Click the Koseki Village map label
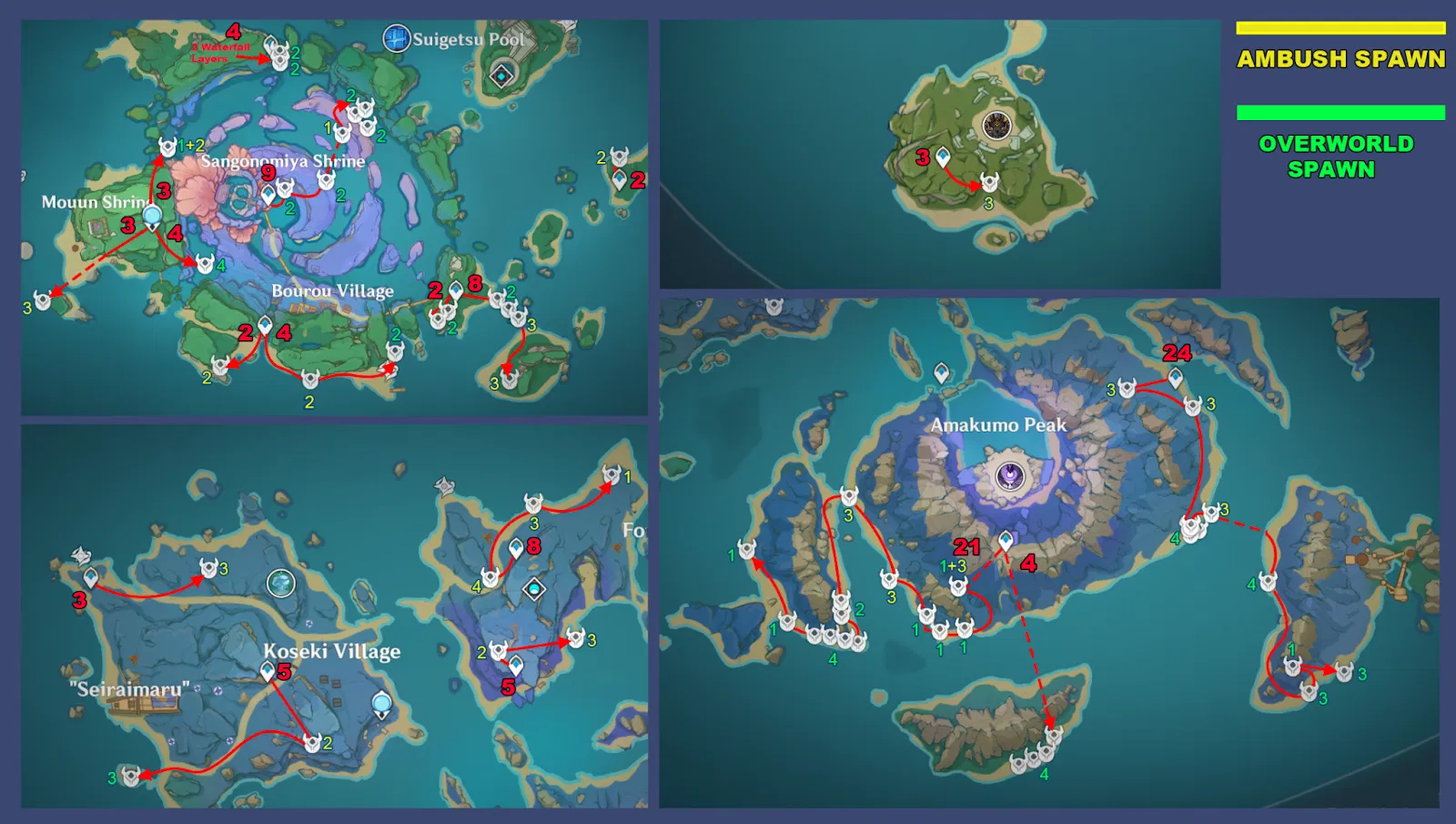Viewport: 1456px width, 824px height. point(333,652)
